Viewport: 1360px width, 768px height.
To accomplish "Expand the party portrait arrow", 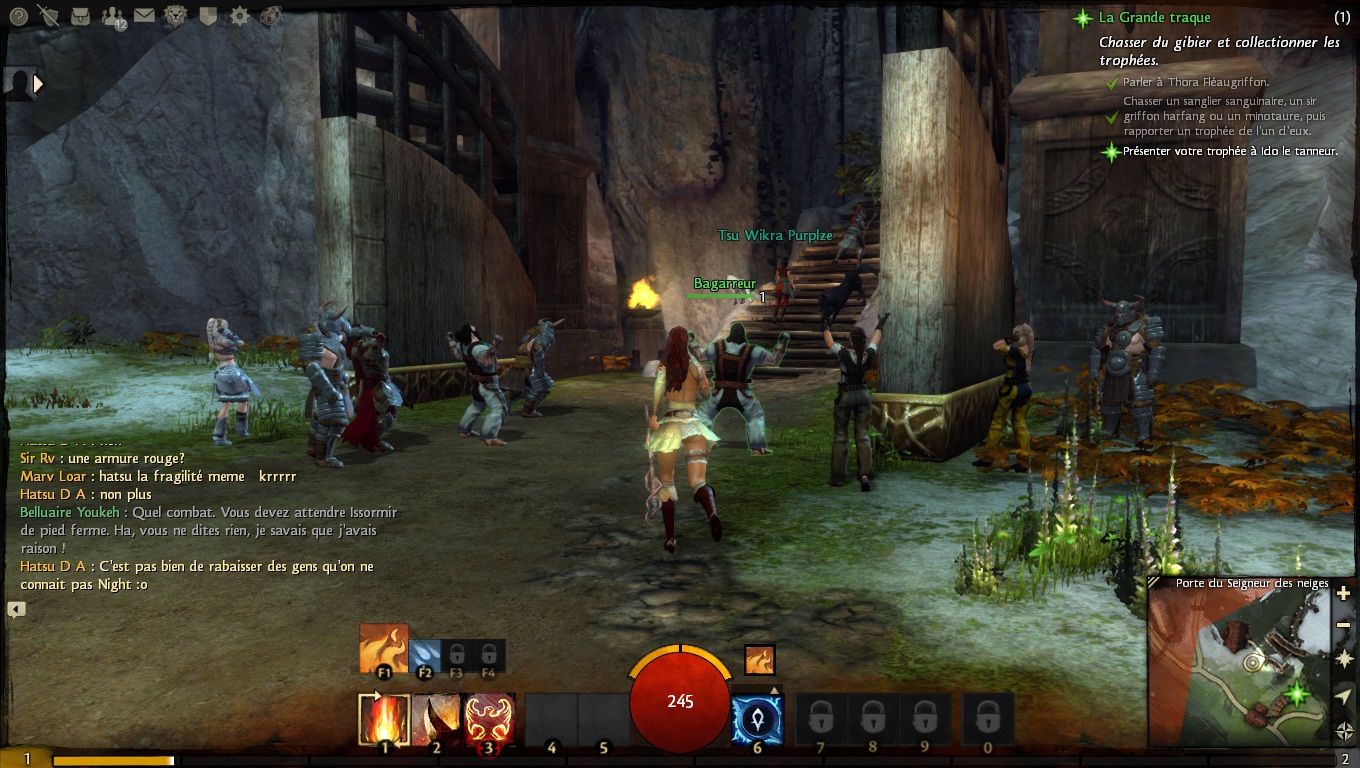I will tap(38, 84).
